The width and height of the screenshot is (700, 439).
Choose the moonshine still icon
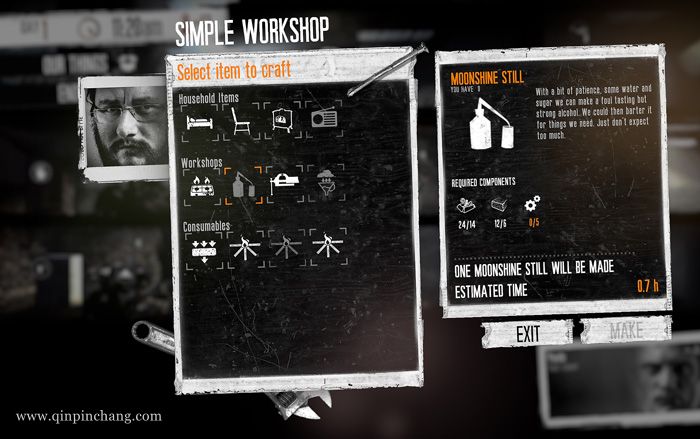click(x=243, y=184)
